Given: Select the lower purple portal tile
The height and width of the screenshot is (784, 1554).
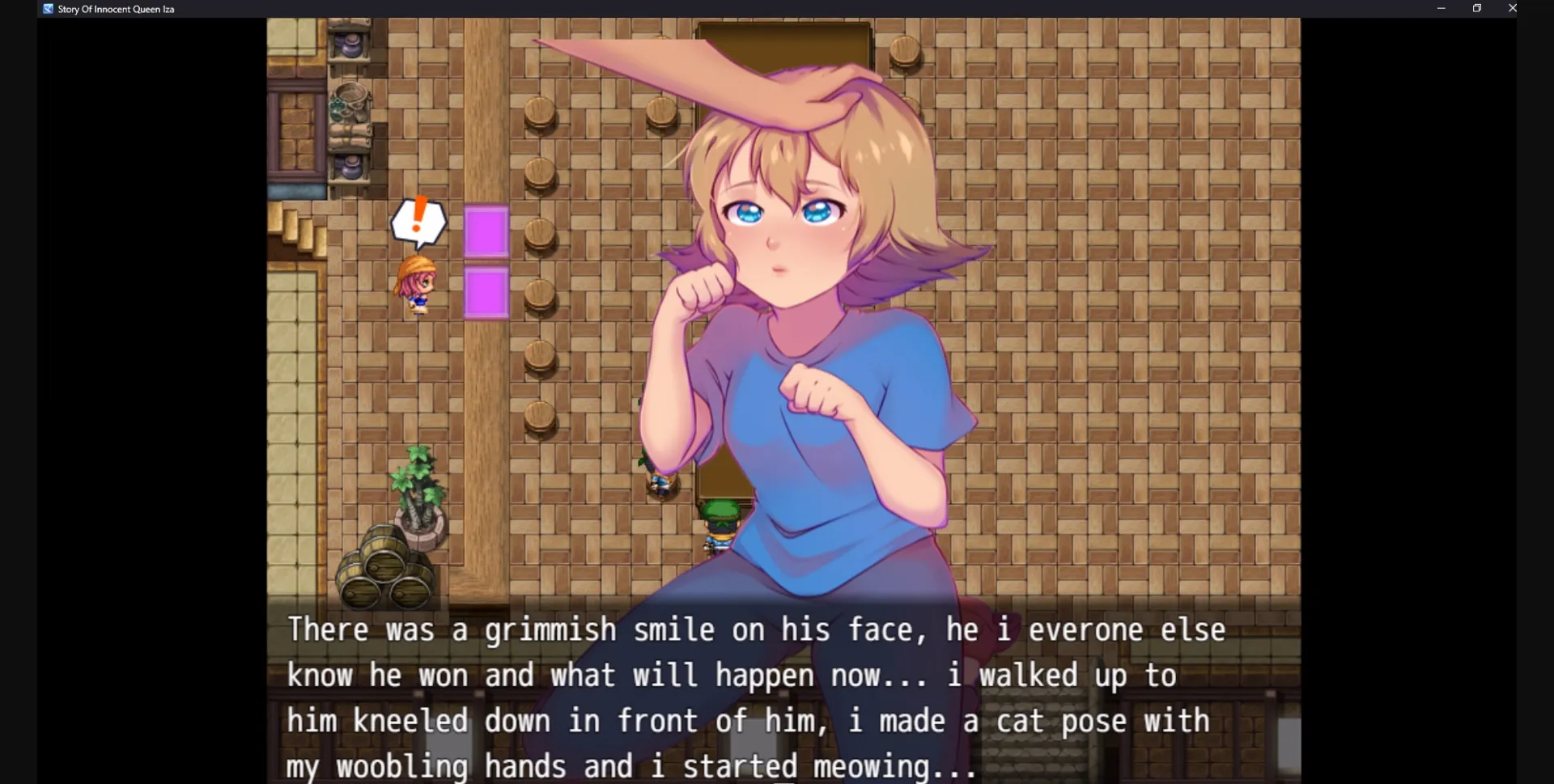Looking at the screenshot, I should coord(486,291).
